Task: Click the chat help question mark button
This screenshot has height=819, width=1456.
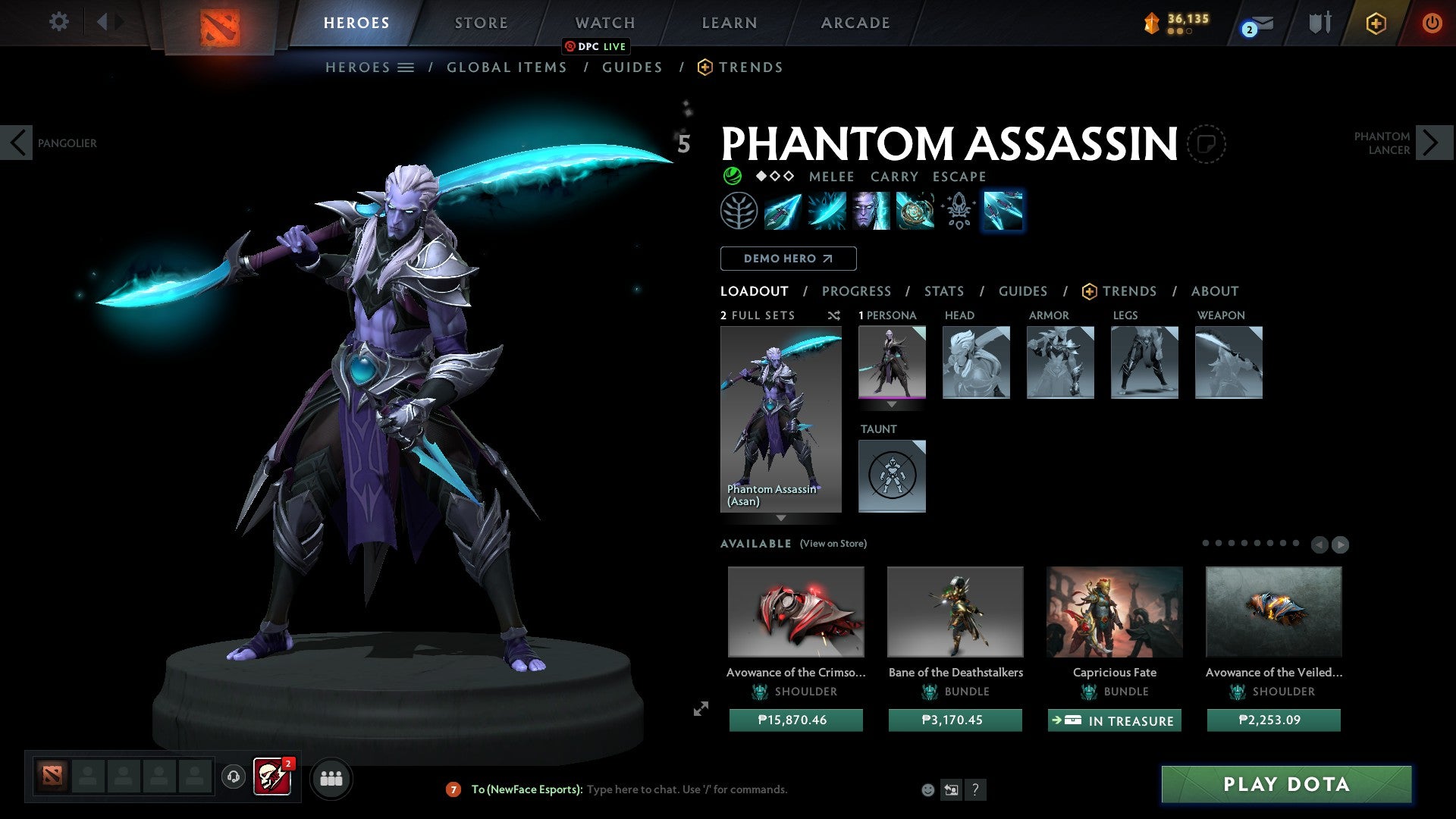Action: coord(975,789)
